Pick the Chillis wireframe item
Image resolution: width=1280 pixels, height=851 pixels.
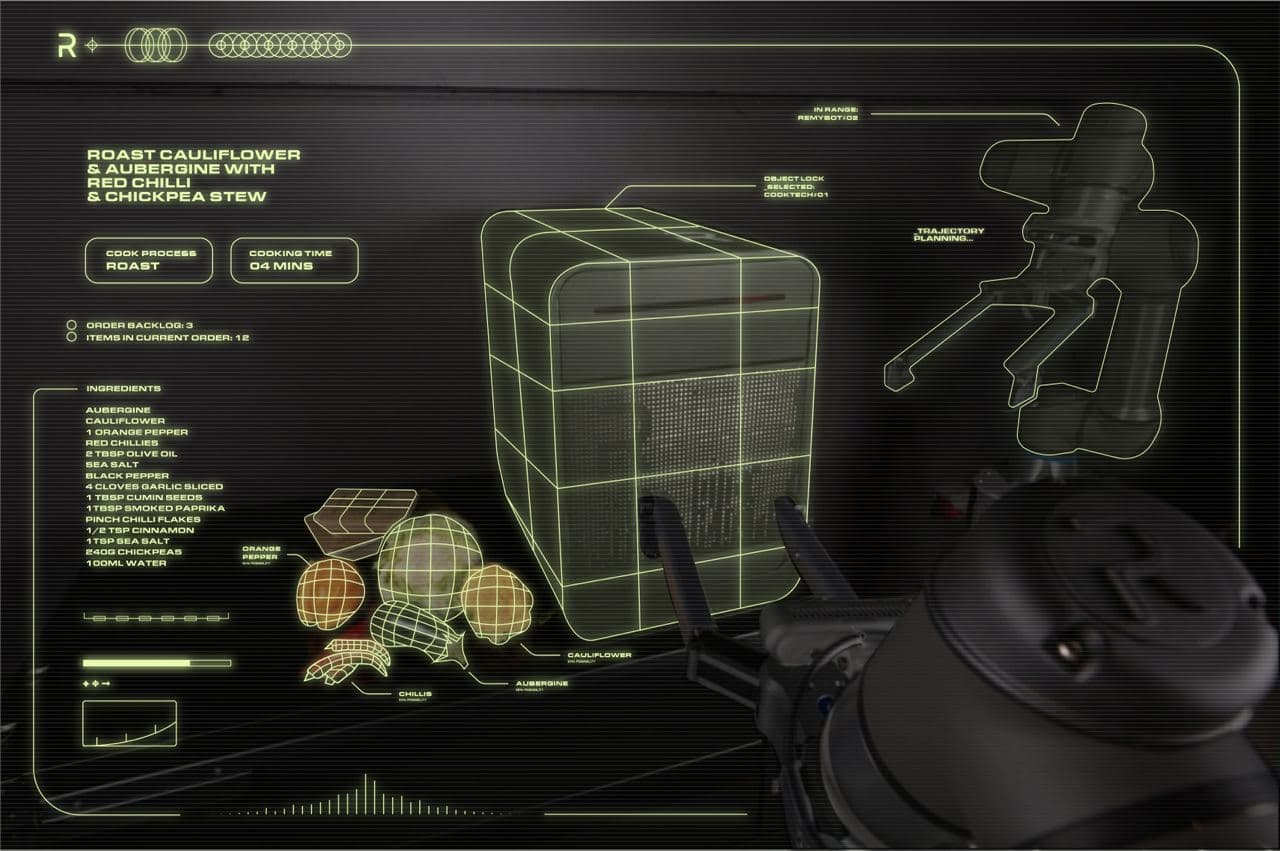point(347,661)
